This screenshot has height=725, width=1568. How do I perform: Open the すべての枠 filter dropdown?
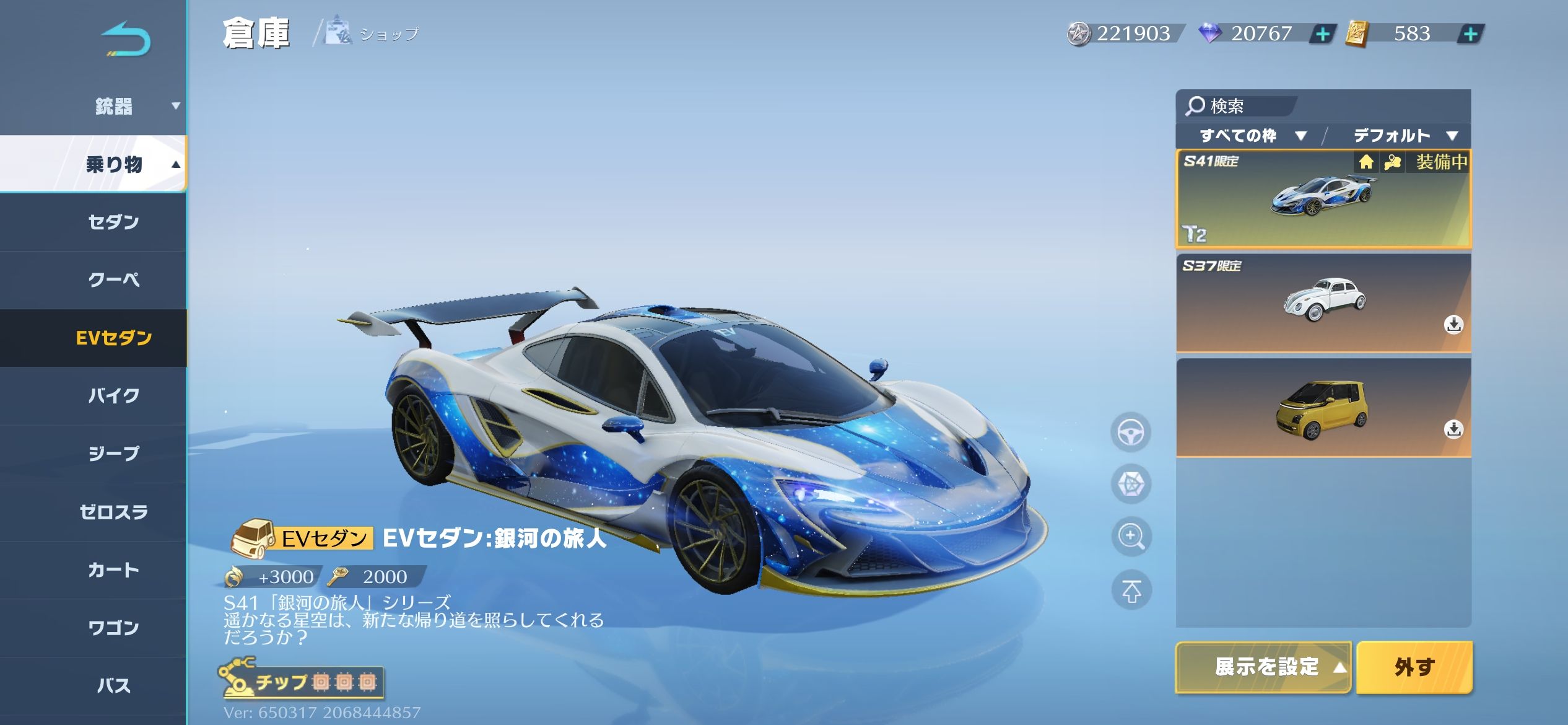pos(1252,136)
